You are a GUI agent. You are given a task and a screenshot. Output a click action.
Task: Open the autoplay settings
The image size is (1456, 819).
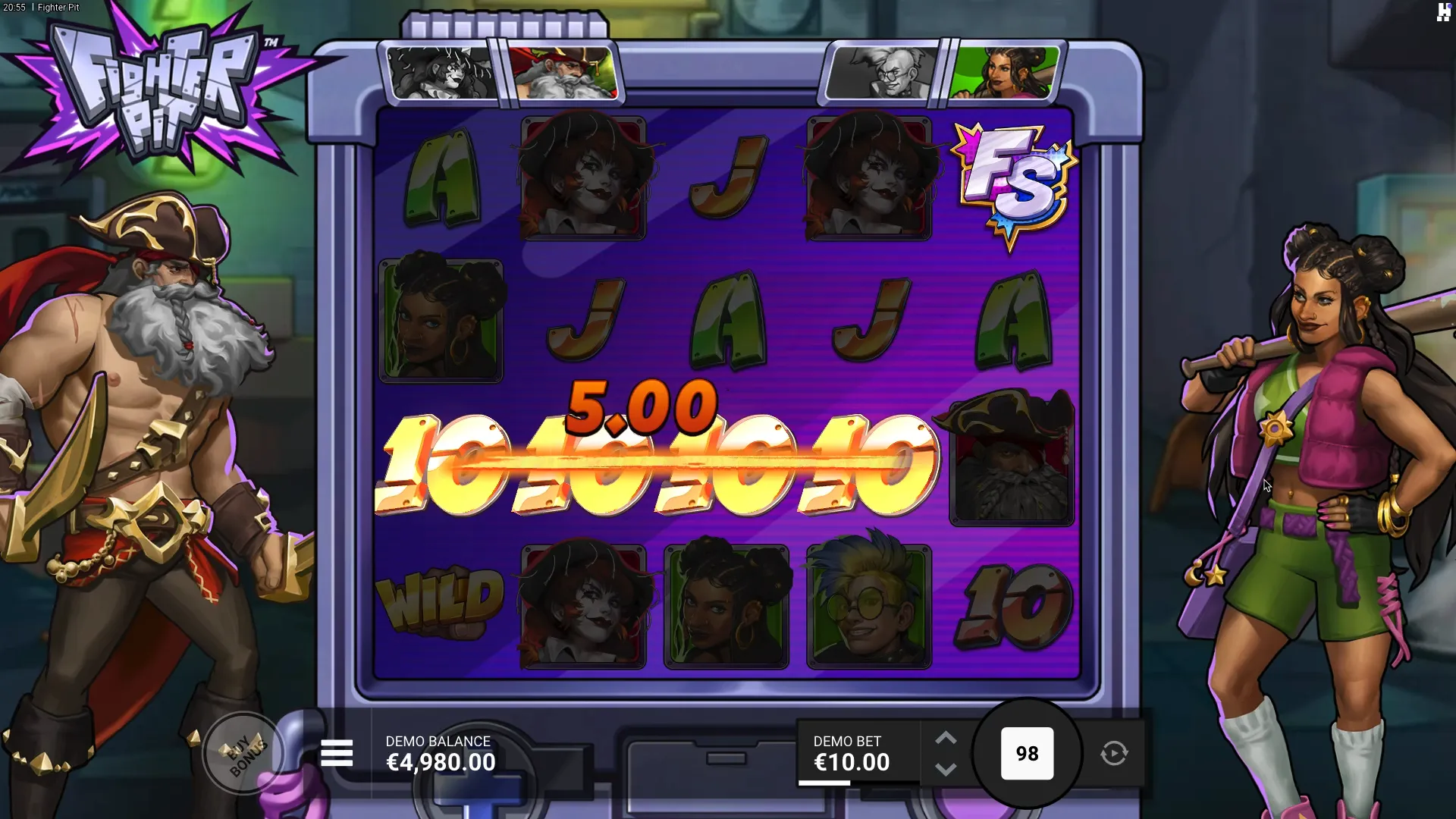(1113, 753)
